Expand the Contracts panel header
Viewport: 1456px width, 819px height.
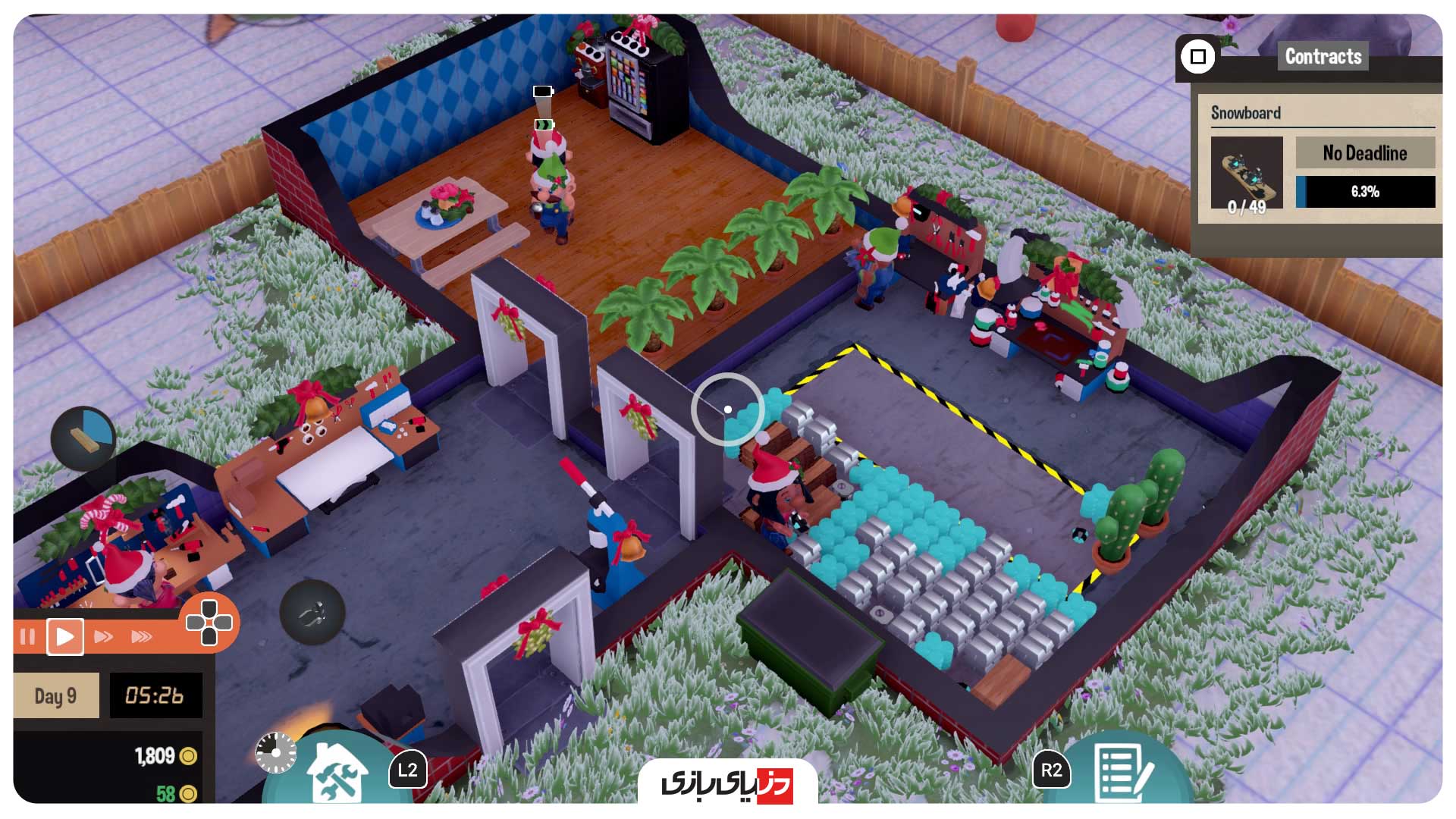(x=1323, y=56)
